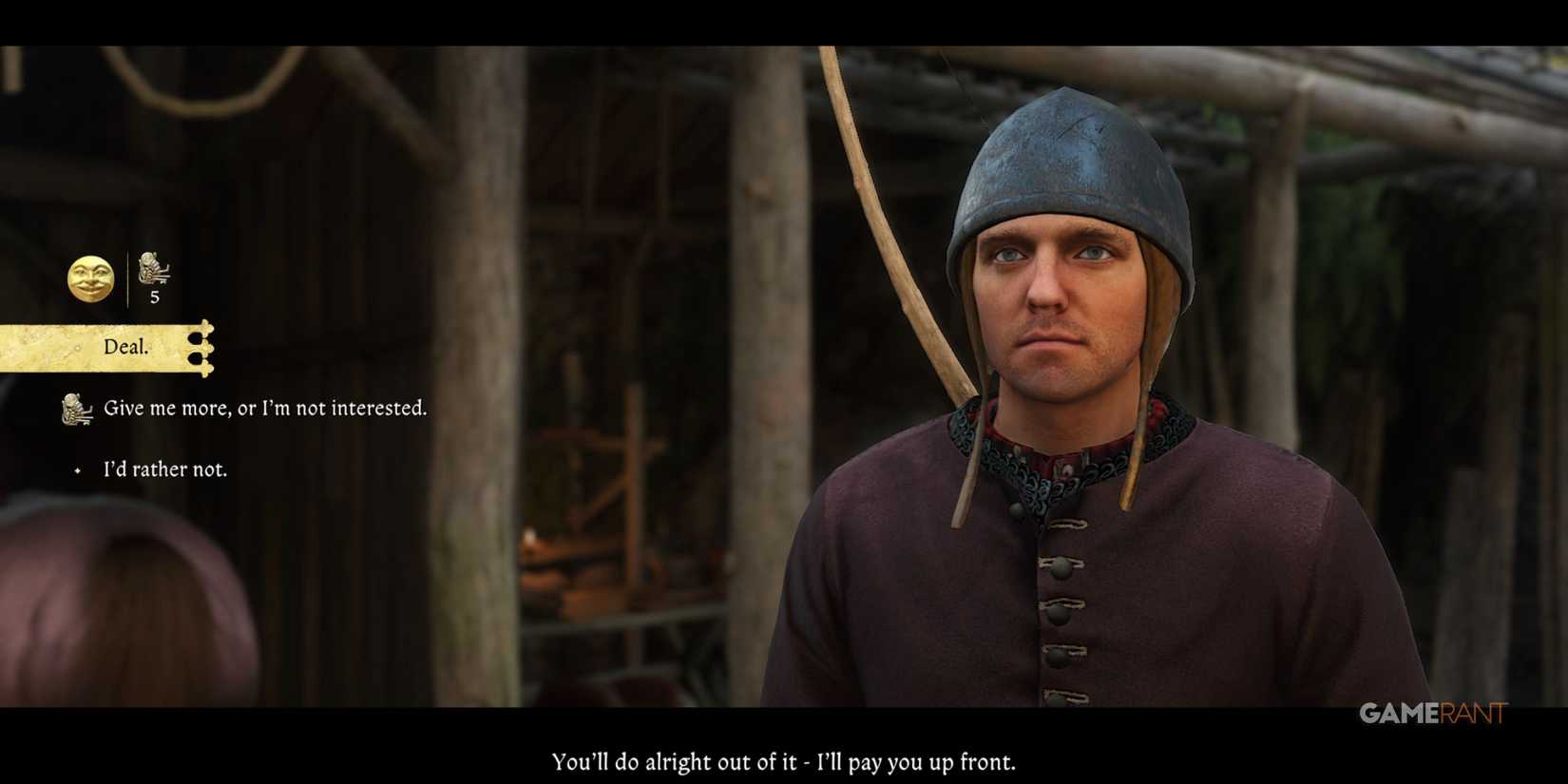Click the gold moon face mood icon
The image size is (1568, 784).
click(89, 278)
